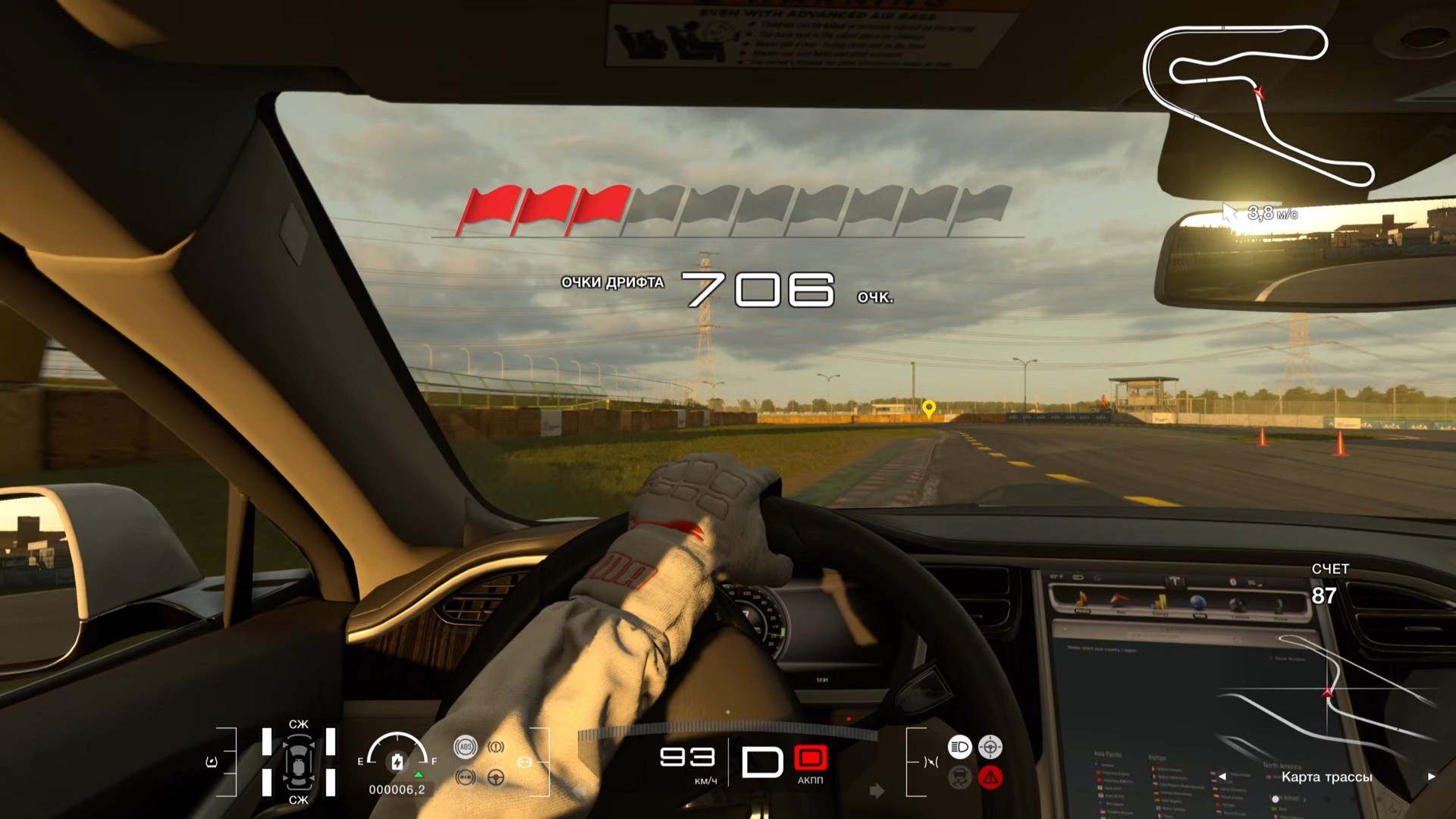
Task: Switch display with the right arrow beside Карта трассы
Action: pos(1431,777)
